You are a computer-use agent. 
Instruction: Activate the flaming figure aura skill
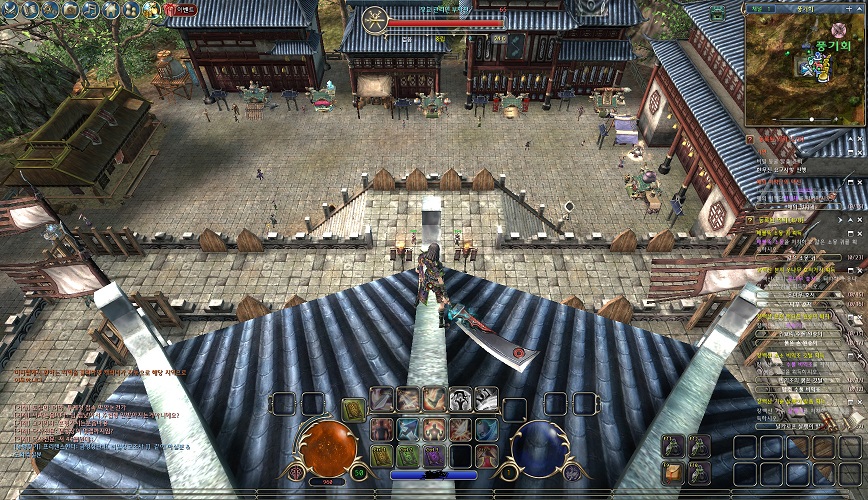[434, 429]
